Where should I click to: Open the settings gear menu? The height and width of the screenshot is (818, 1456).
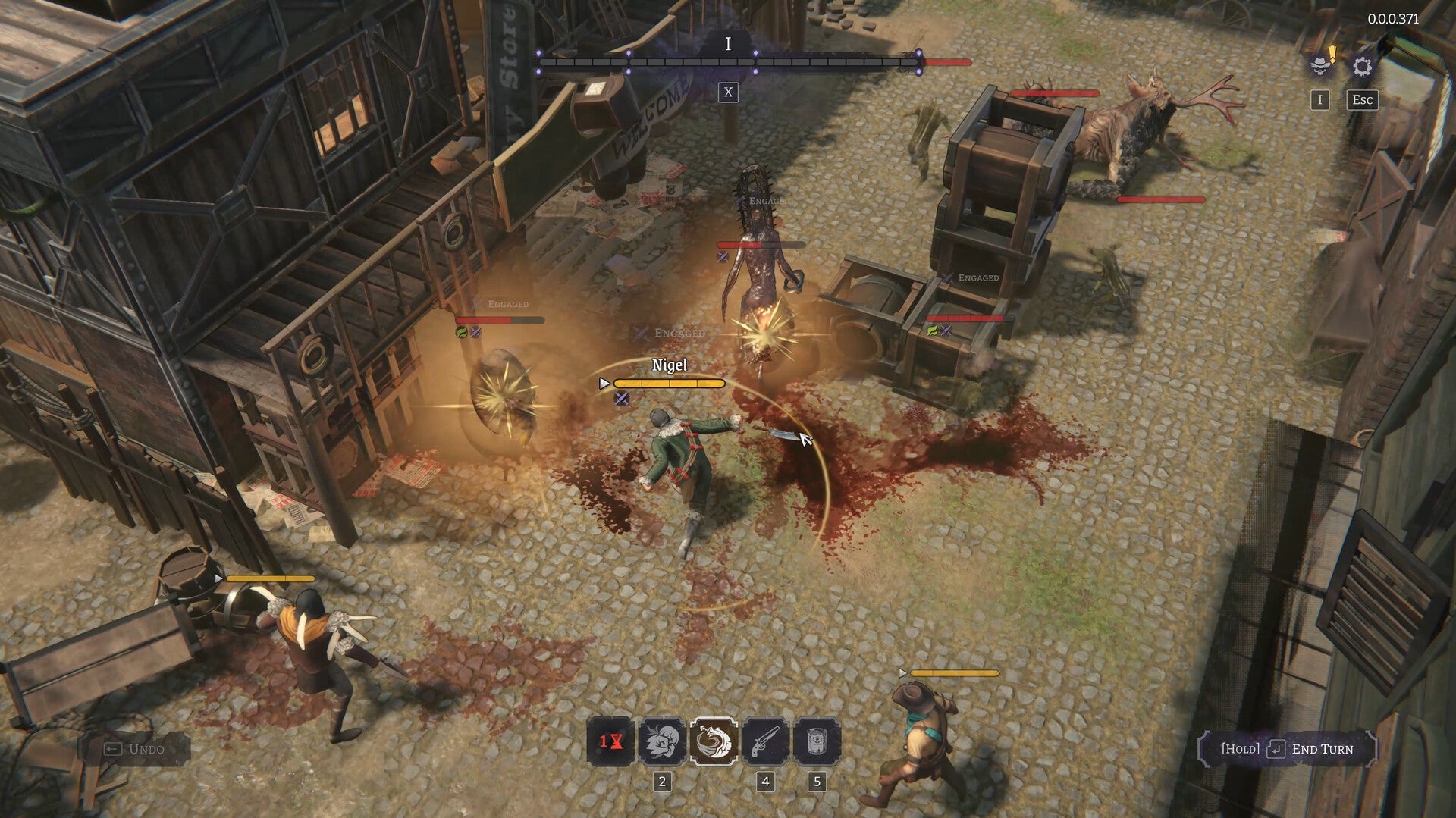point(1363,67)
